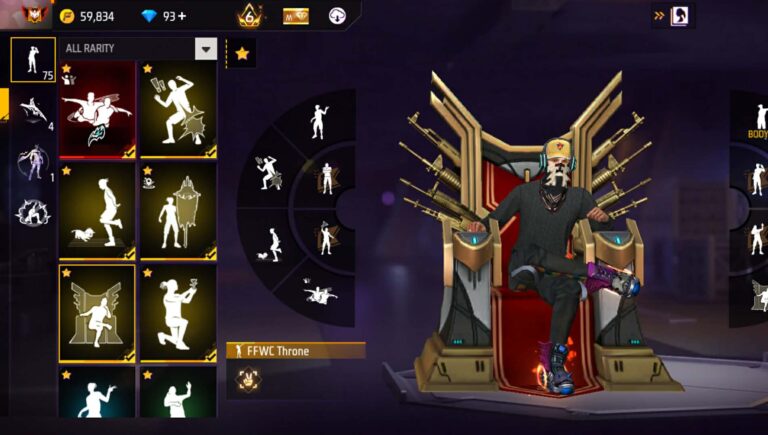Select the red two-person dance emote

point(97,110)
